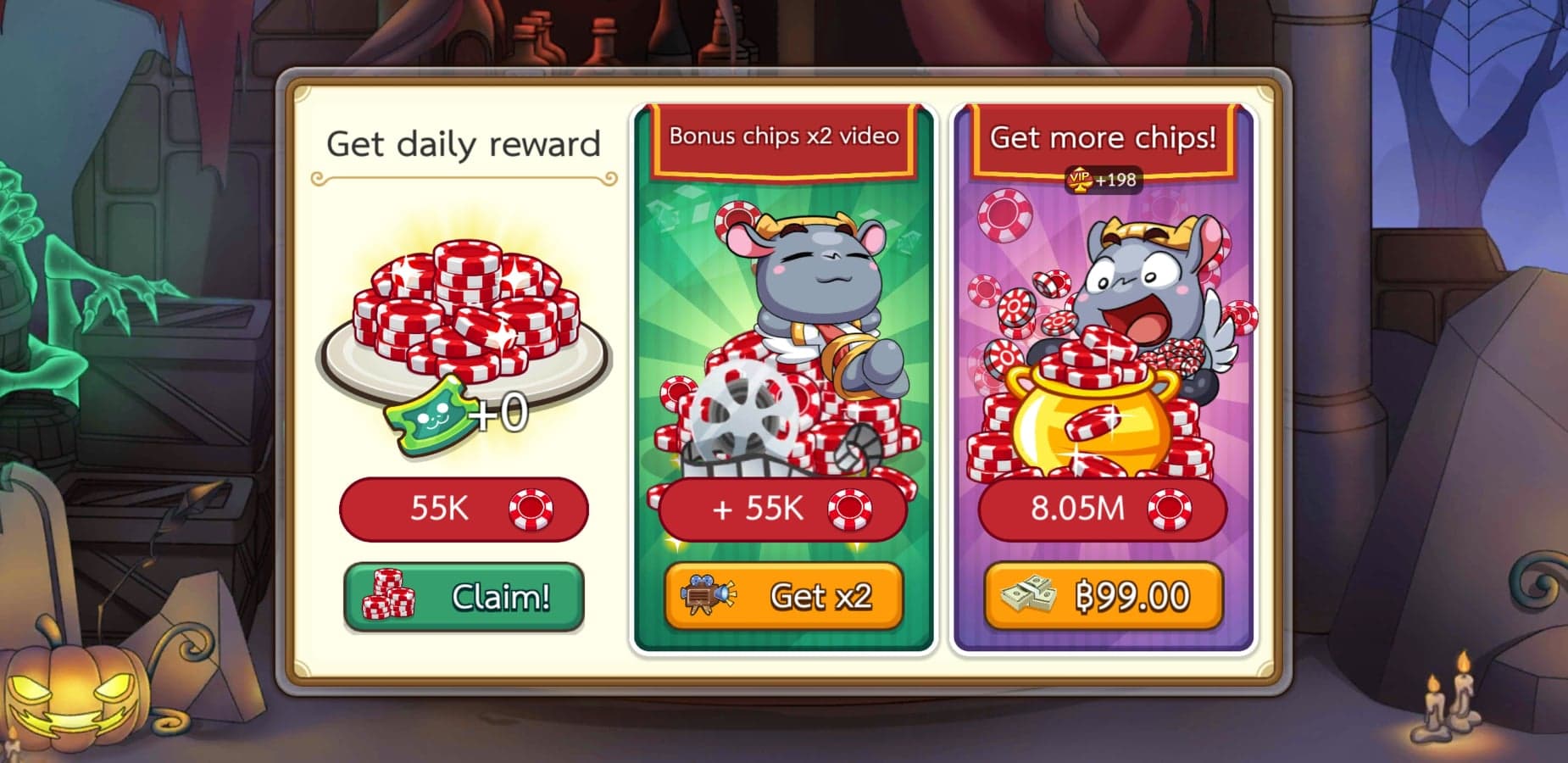Open the Get daily reward panel header
Viewport: 1568px width, 763px height.
tap(463, 142)
